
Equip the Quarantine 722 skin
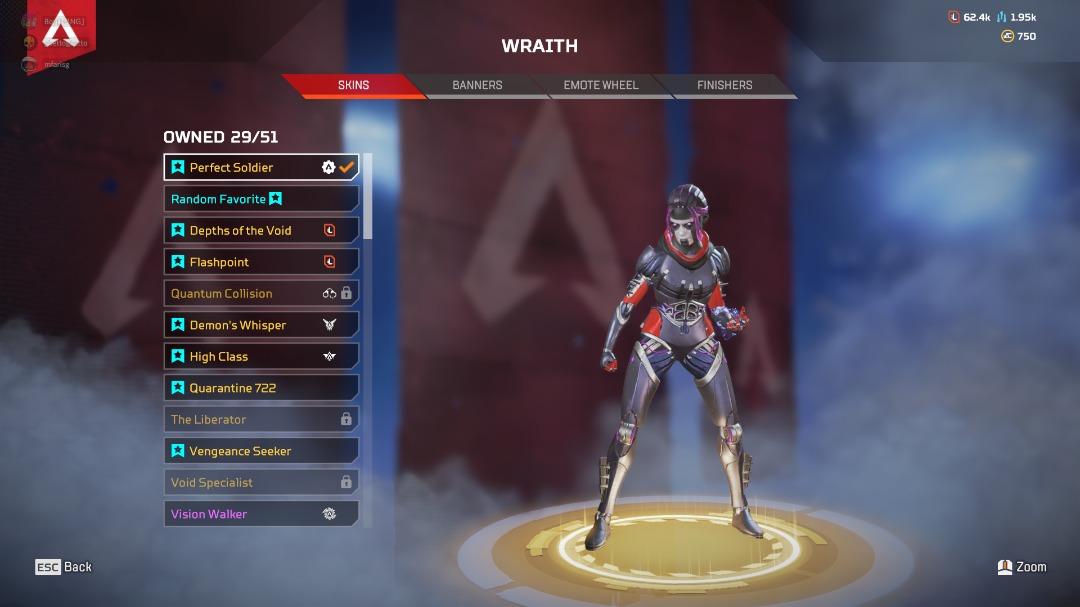pyautogui.click(x=261, y=388)
